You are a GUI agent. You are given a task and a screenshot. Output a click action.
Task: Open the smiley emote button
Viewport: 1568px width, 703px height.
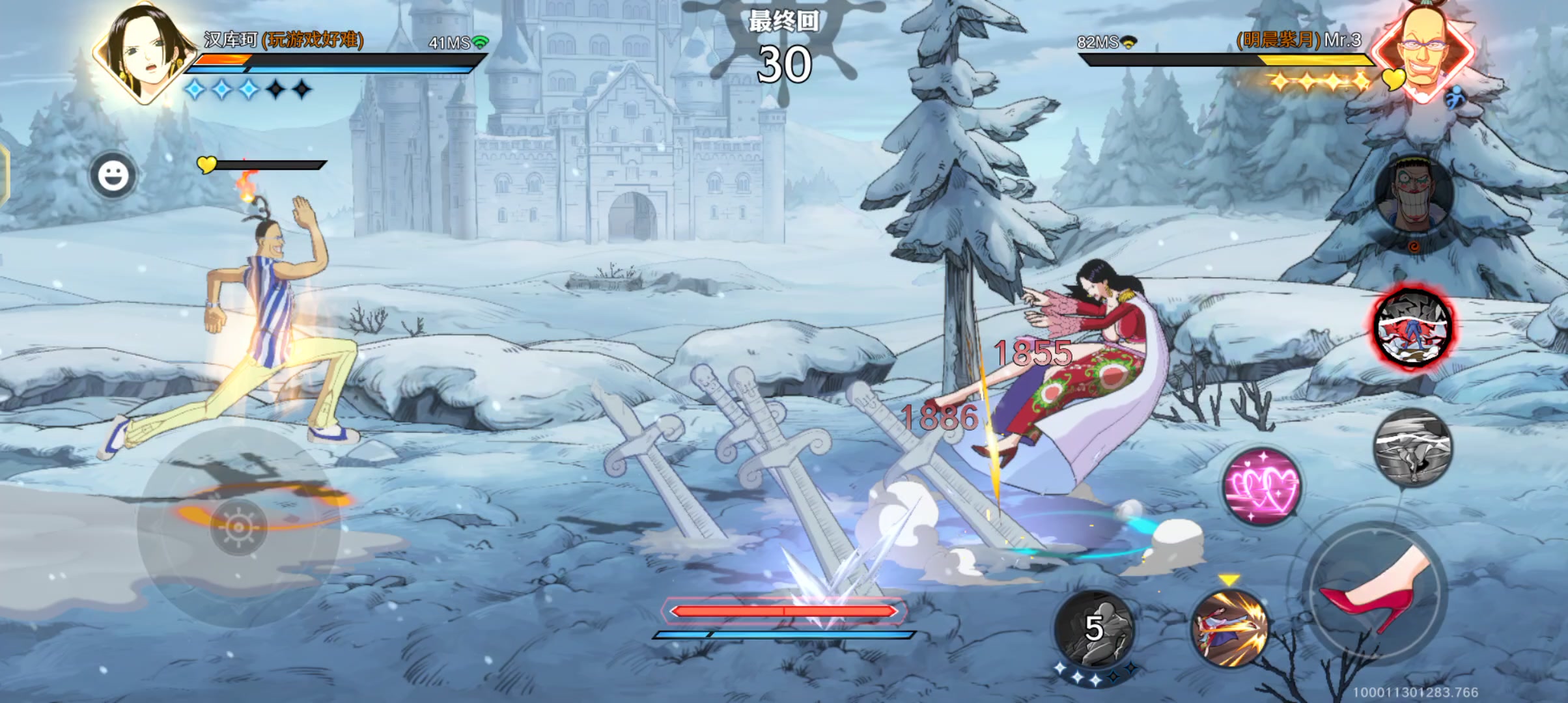(x=113, y=175)
